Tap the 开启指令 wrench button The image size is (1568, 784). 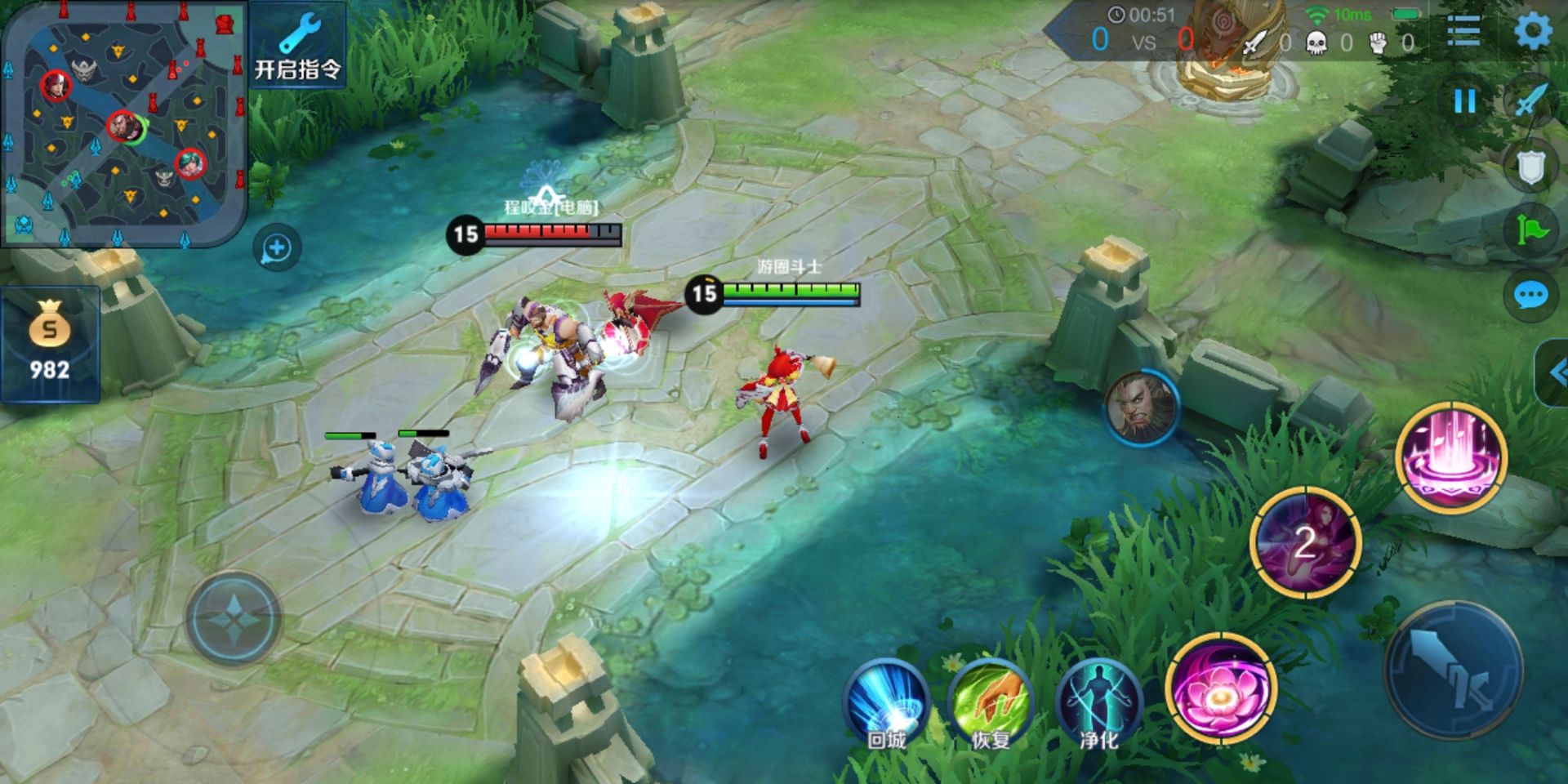(297, 47)
